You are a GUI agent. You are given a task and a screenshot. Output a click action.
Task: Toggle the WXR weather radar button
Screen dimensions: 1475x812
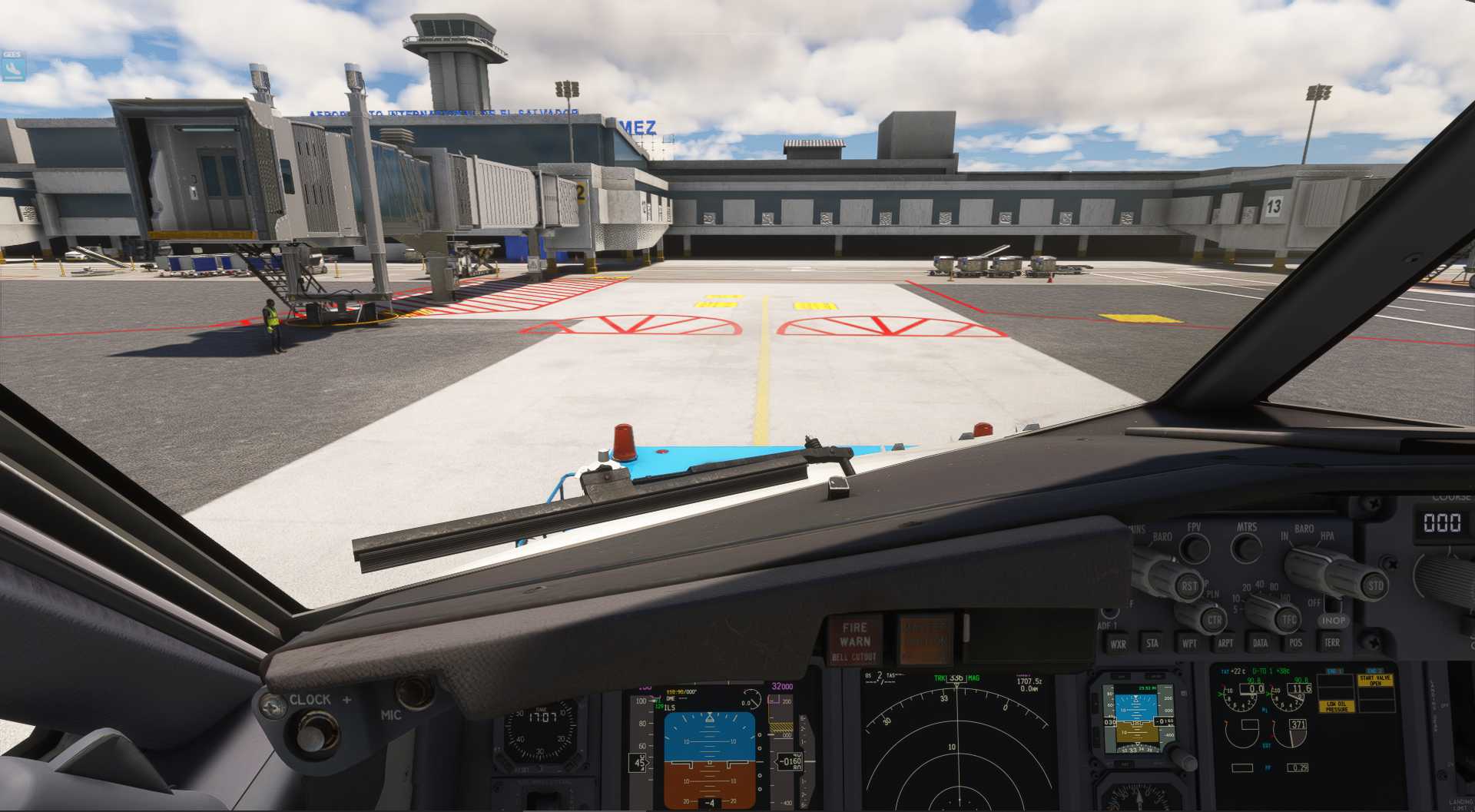(x=1118, y=644)
